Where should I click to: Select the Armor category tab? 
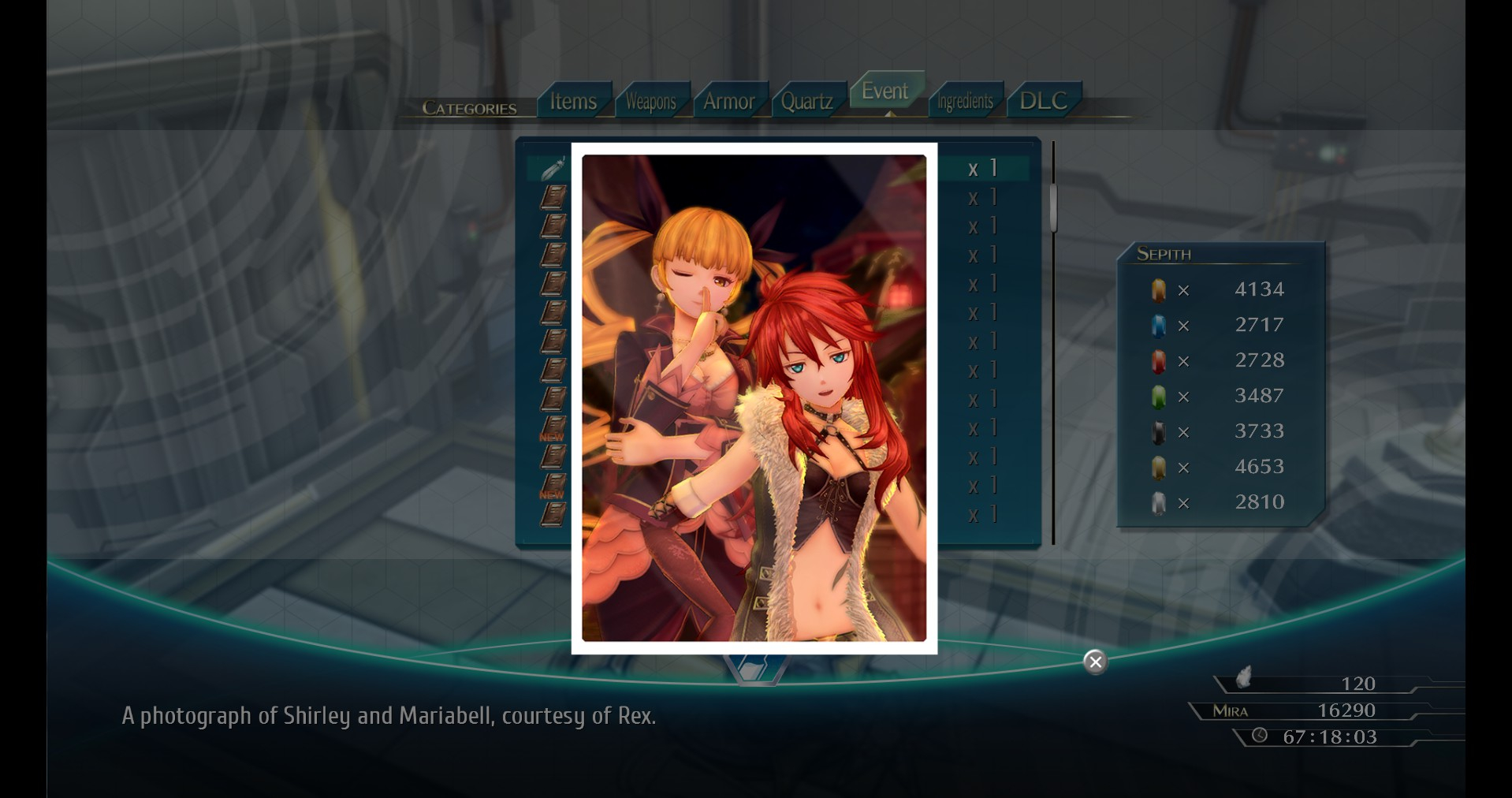point(728,101)
